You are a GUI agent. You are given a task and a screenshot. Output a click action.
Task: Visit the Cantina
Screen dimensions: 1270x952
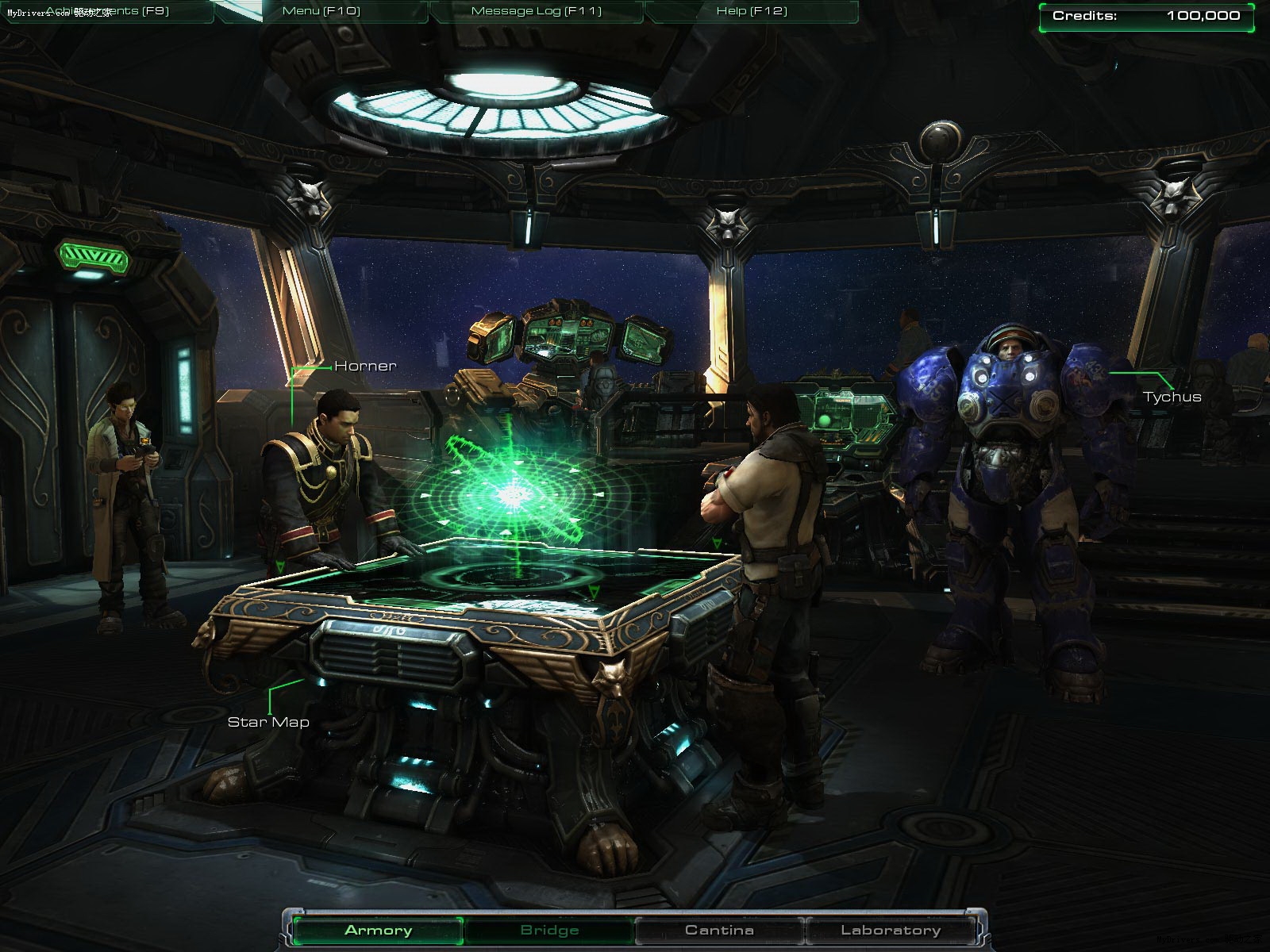point(719,930)
